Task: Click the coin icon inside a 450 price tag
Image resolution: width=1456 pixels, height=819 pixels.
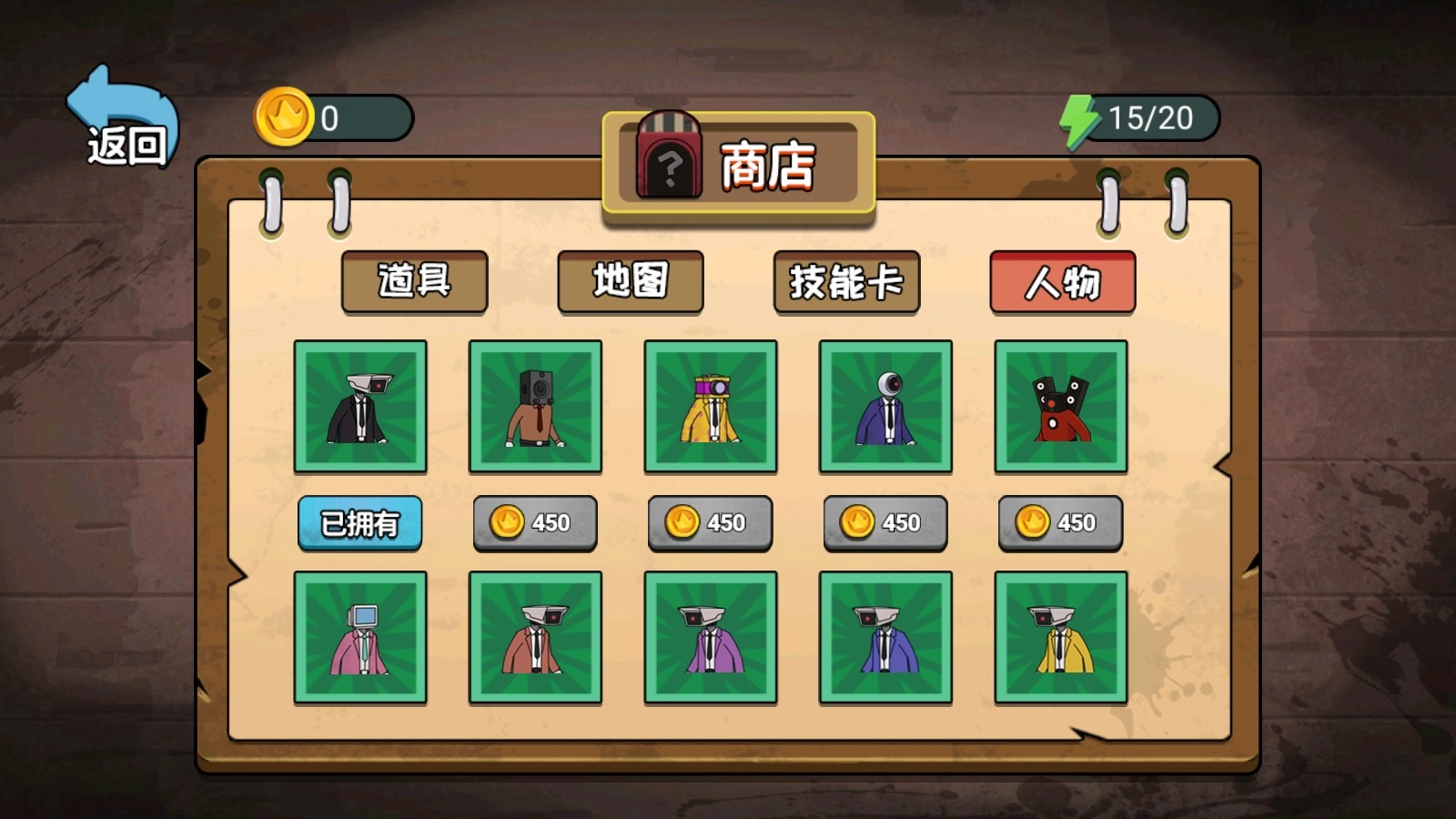Action: click(x=507, y=522)
